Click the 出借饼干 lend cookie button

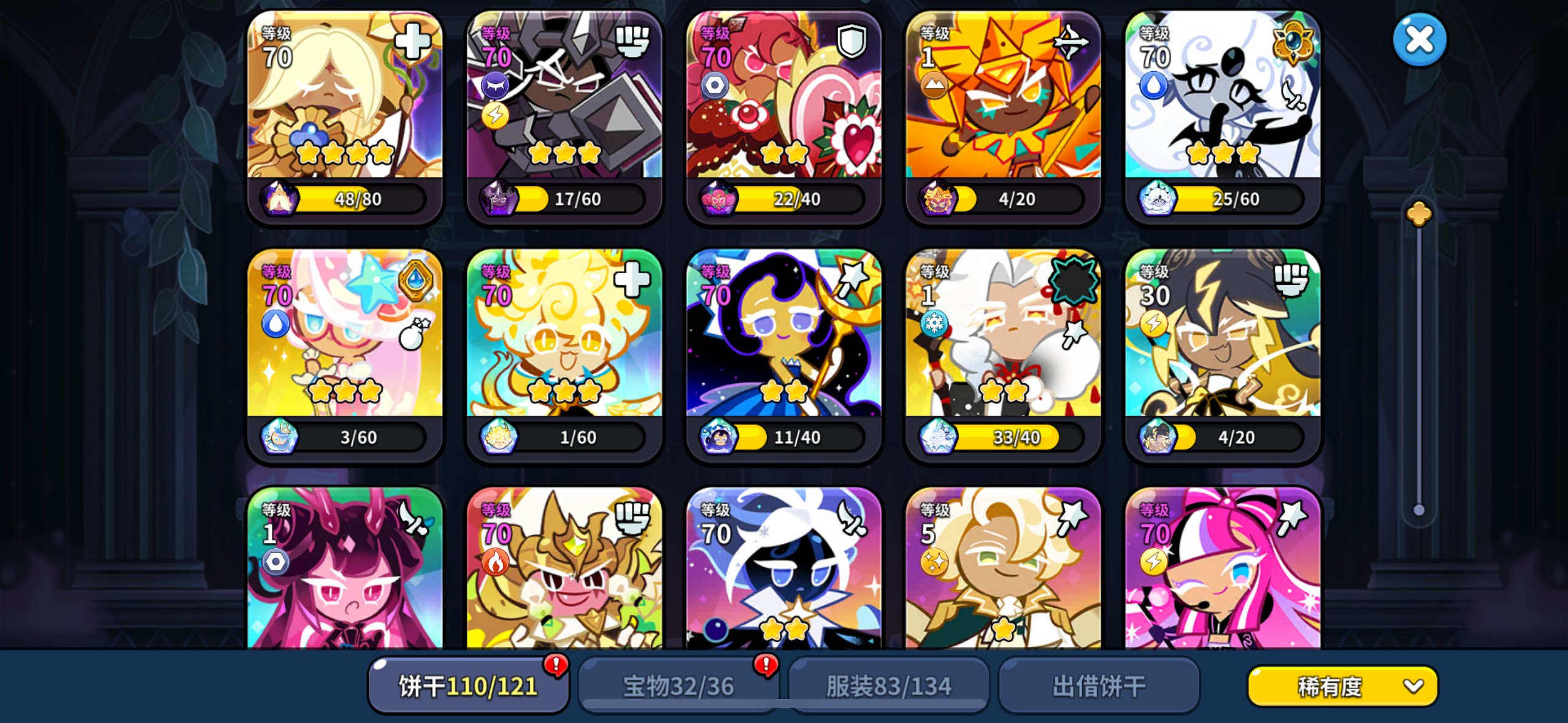(x=1099, y=686)
